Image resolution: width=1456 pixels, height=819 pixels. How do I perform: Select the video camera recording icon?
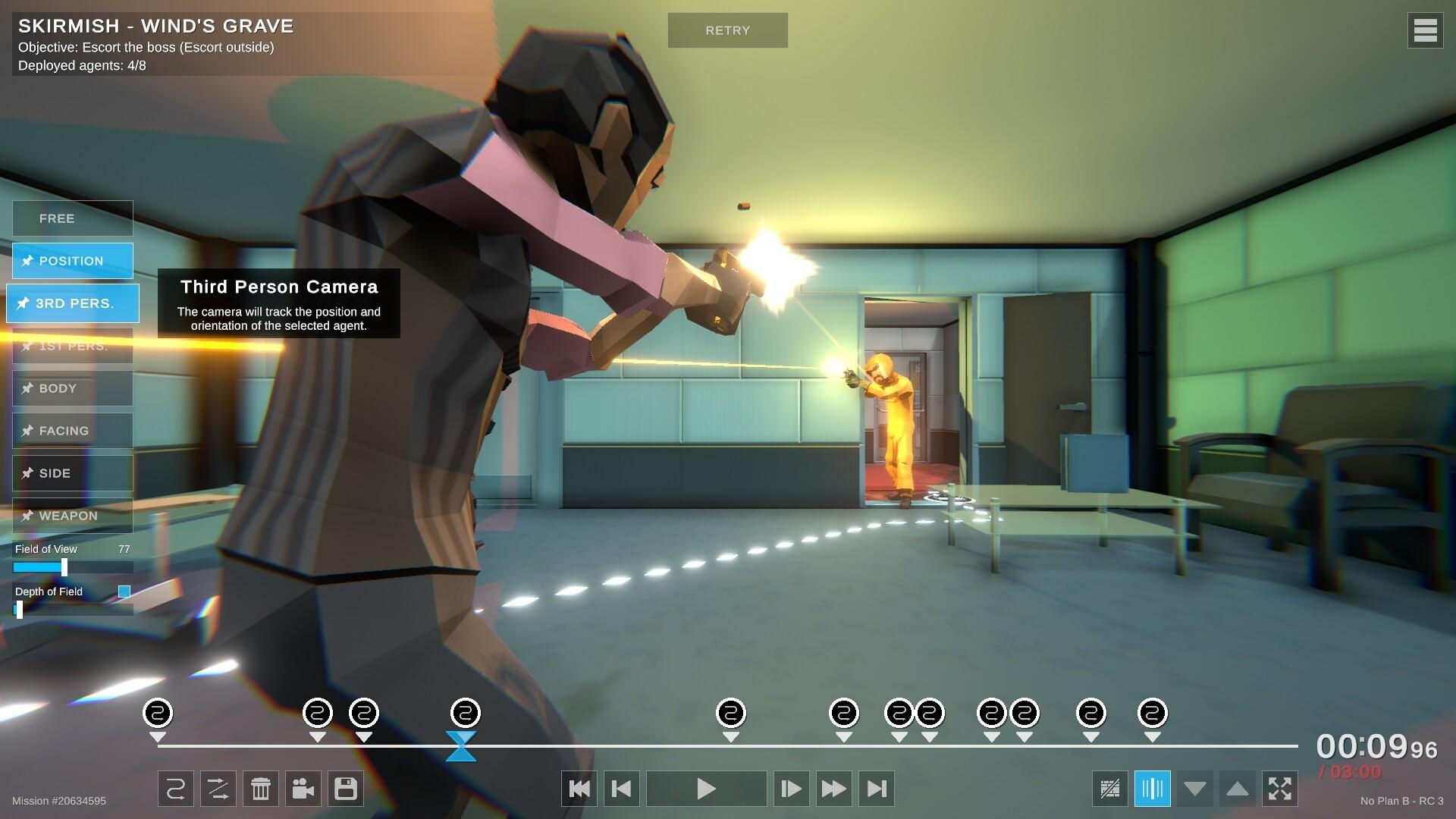(303, 789)
